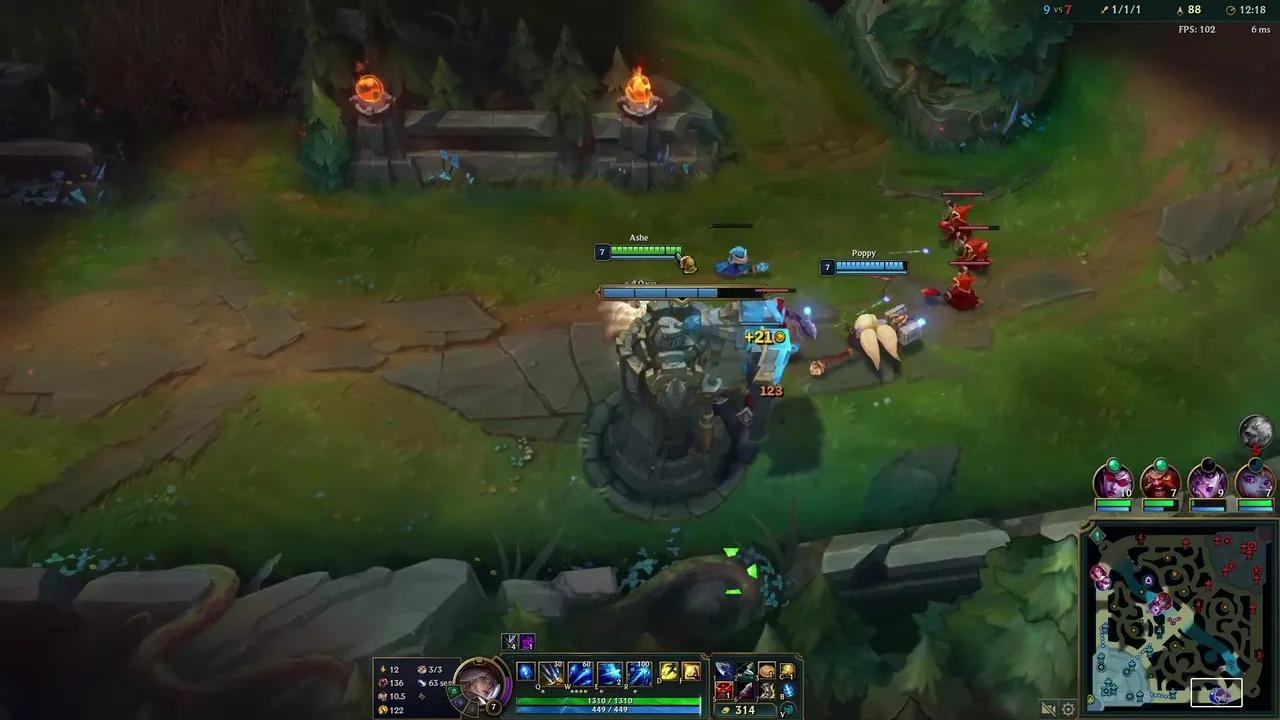
Task: Click the buff icon above the ability bar
Action: (x=509, y=641)
